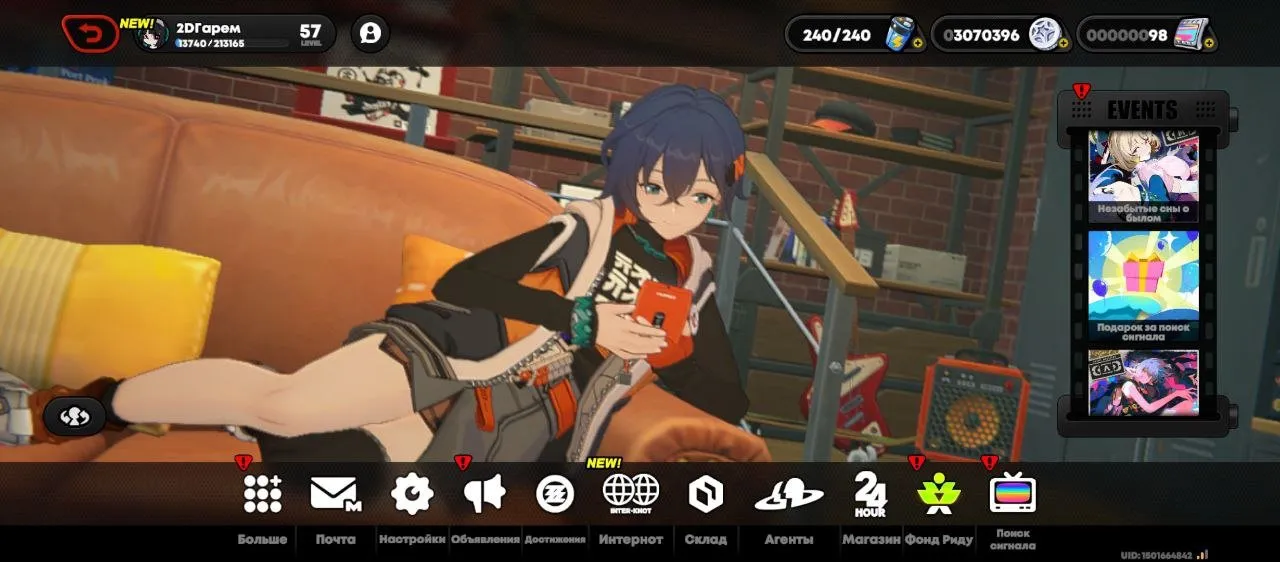Open the Достижения achievements icon
The image size is (1280, 562).
[555, 493]
